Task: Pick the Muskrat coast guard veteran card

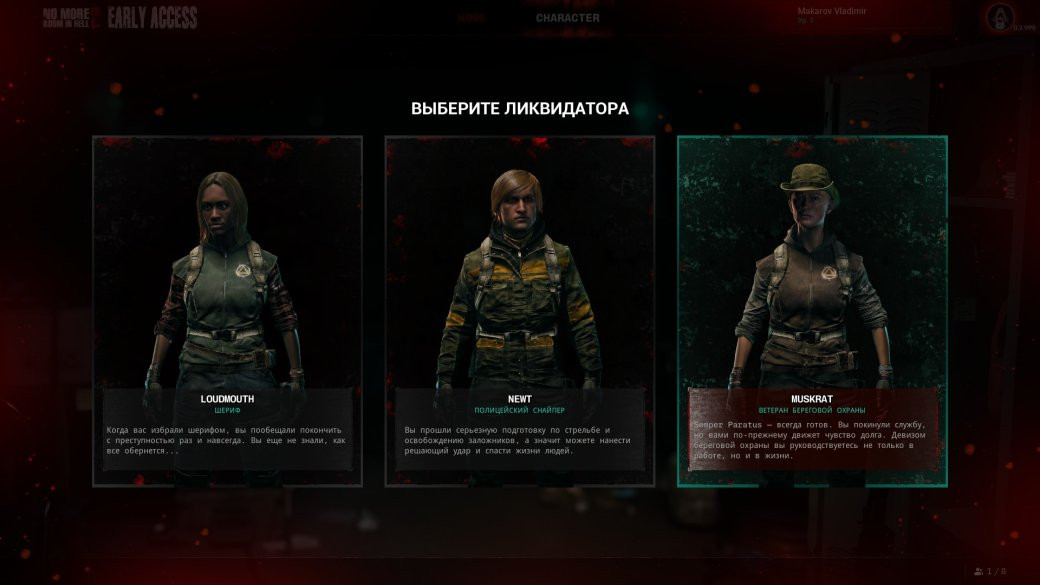Action: (811, 310)
